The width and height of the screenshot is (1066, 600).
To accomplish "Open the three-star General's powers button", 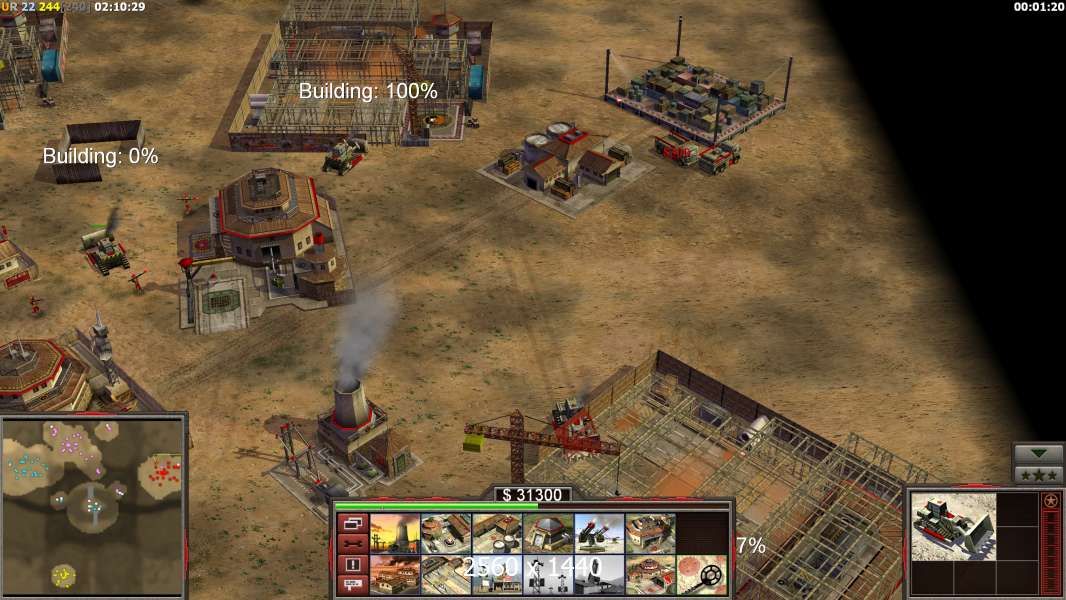I will [x=1038, y=474].
